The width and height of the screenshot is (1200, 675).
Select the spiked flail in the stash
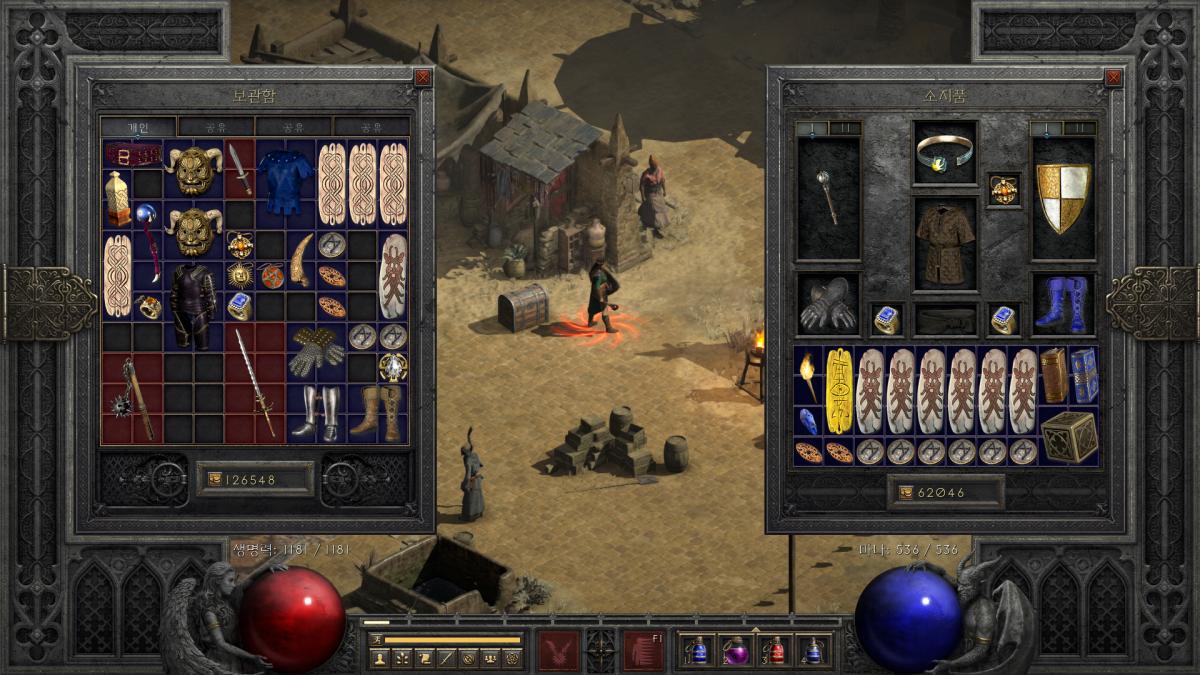coord(132,397)
